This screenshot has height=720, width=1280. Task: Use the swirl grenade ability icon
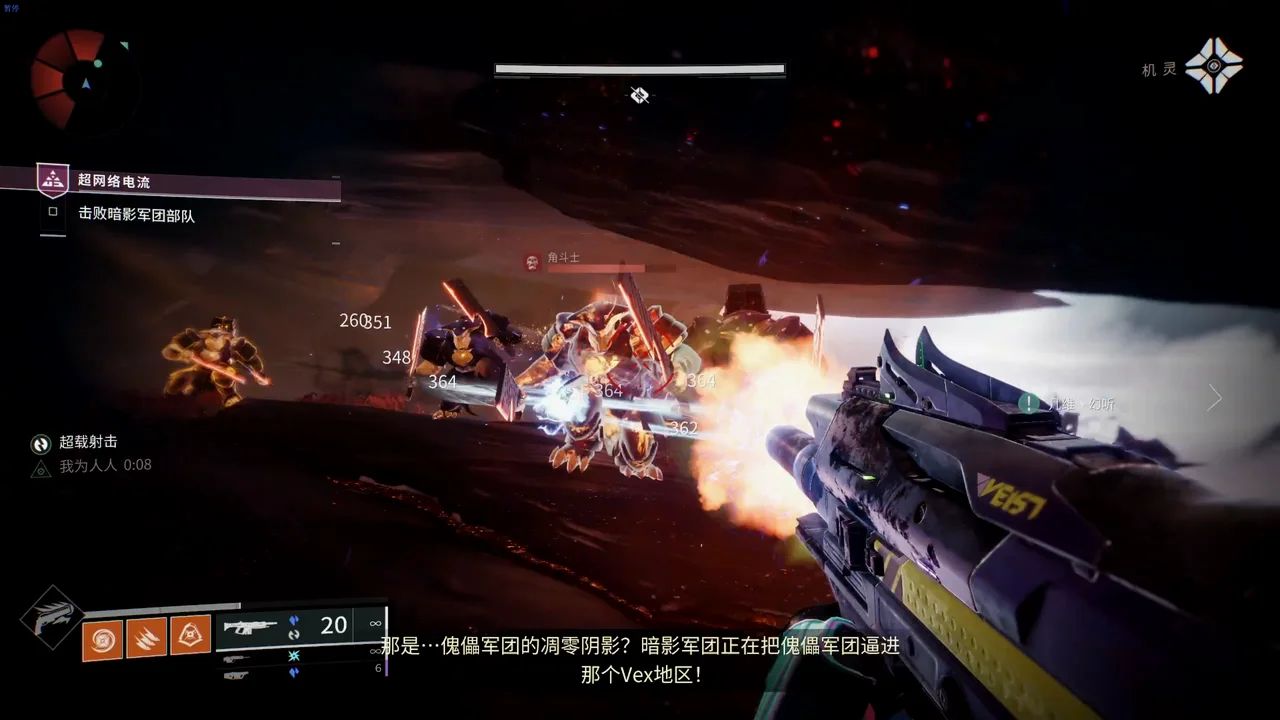coord(102,639)
